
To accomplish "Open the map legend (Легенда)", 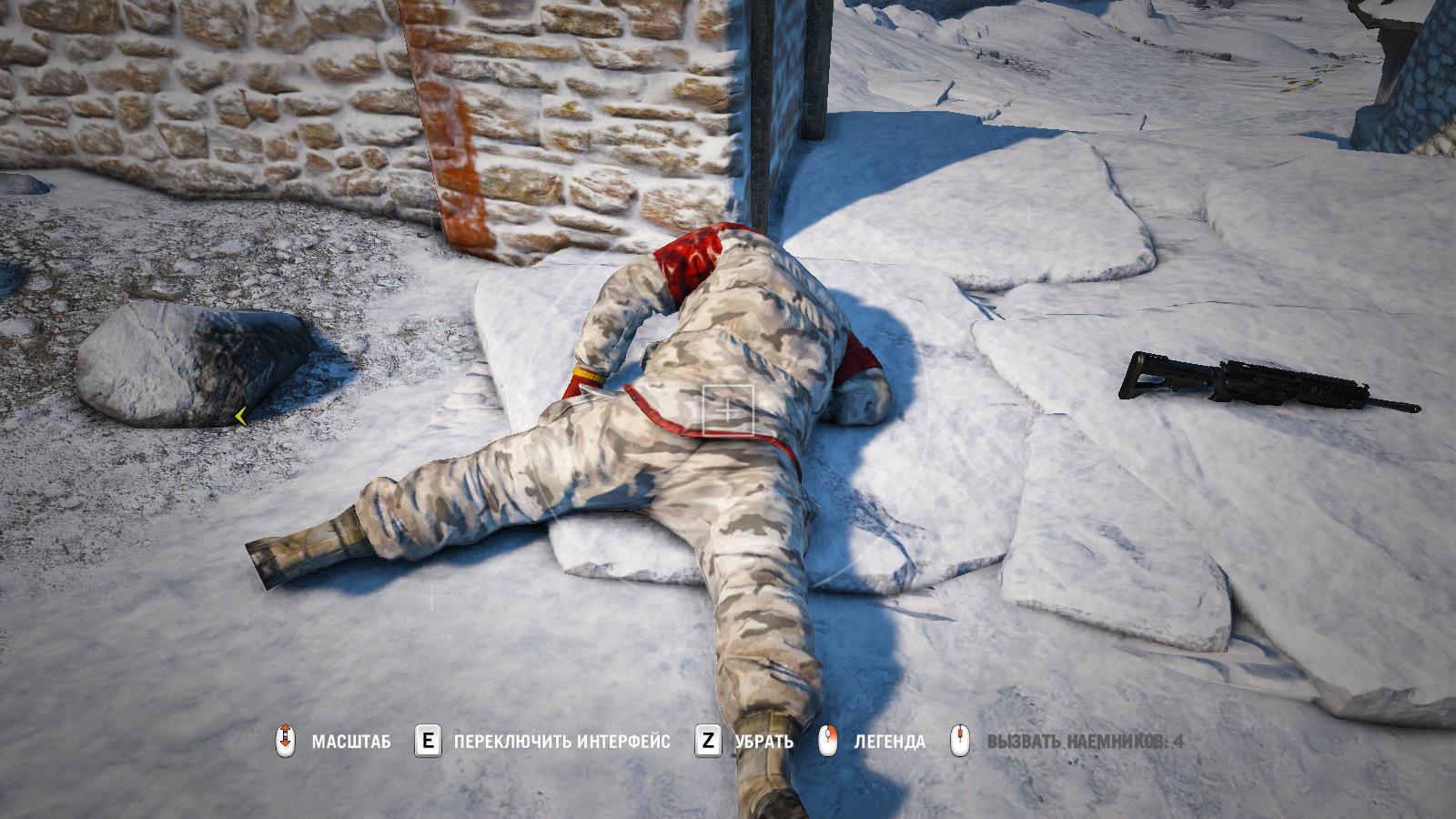I will tap(888, 742).
